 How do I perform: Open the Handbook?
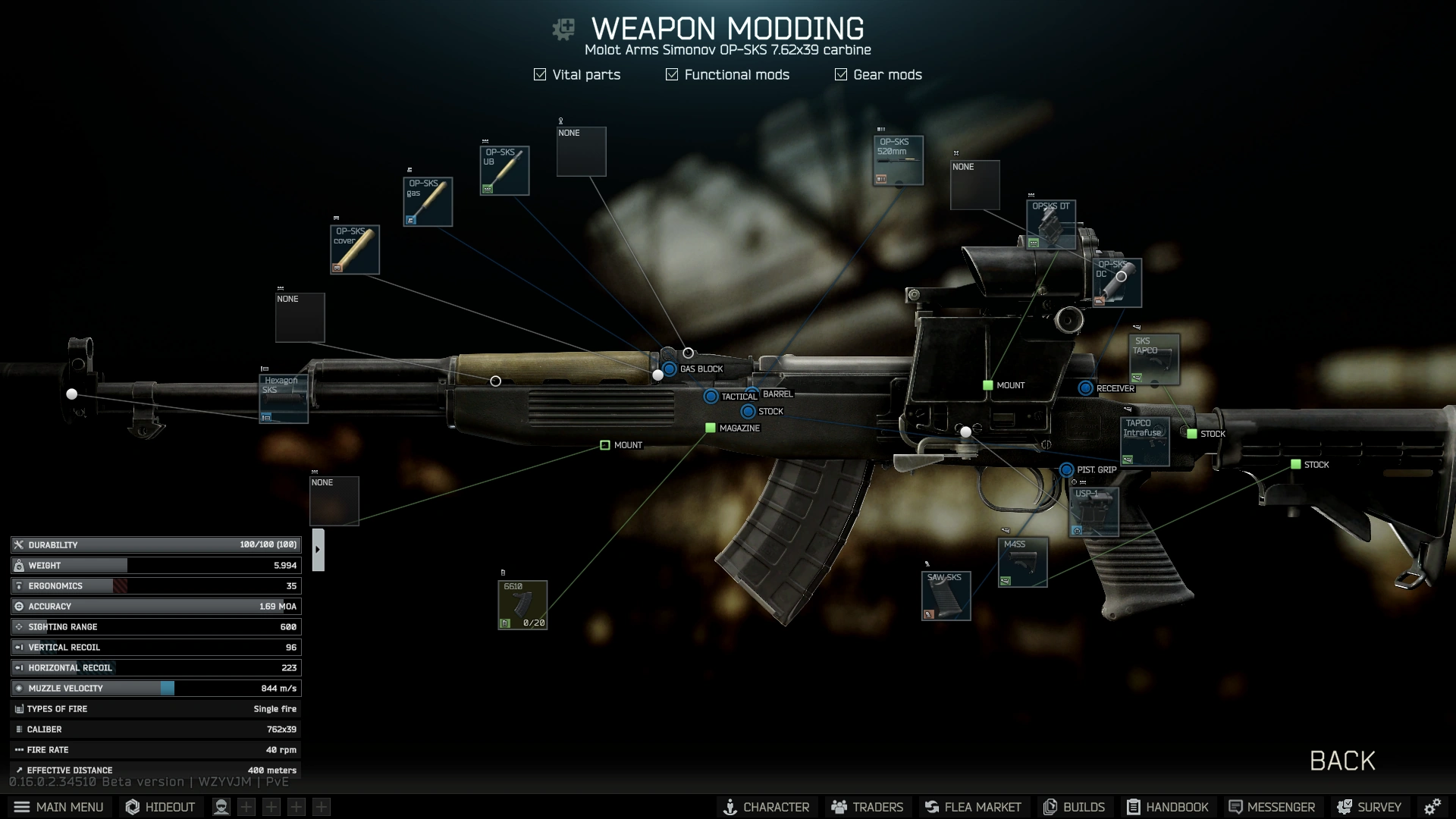pos(1168,807)
